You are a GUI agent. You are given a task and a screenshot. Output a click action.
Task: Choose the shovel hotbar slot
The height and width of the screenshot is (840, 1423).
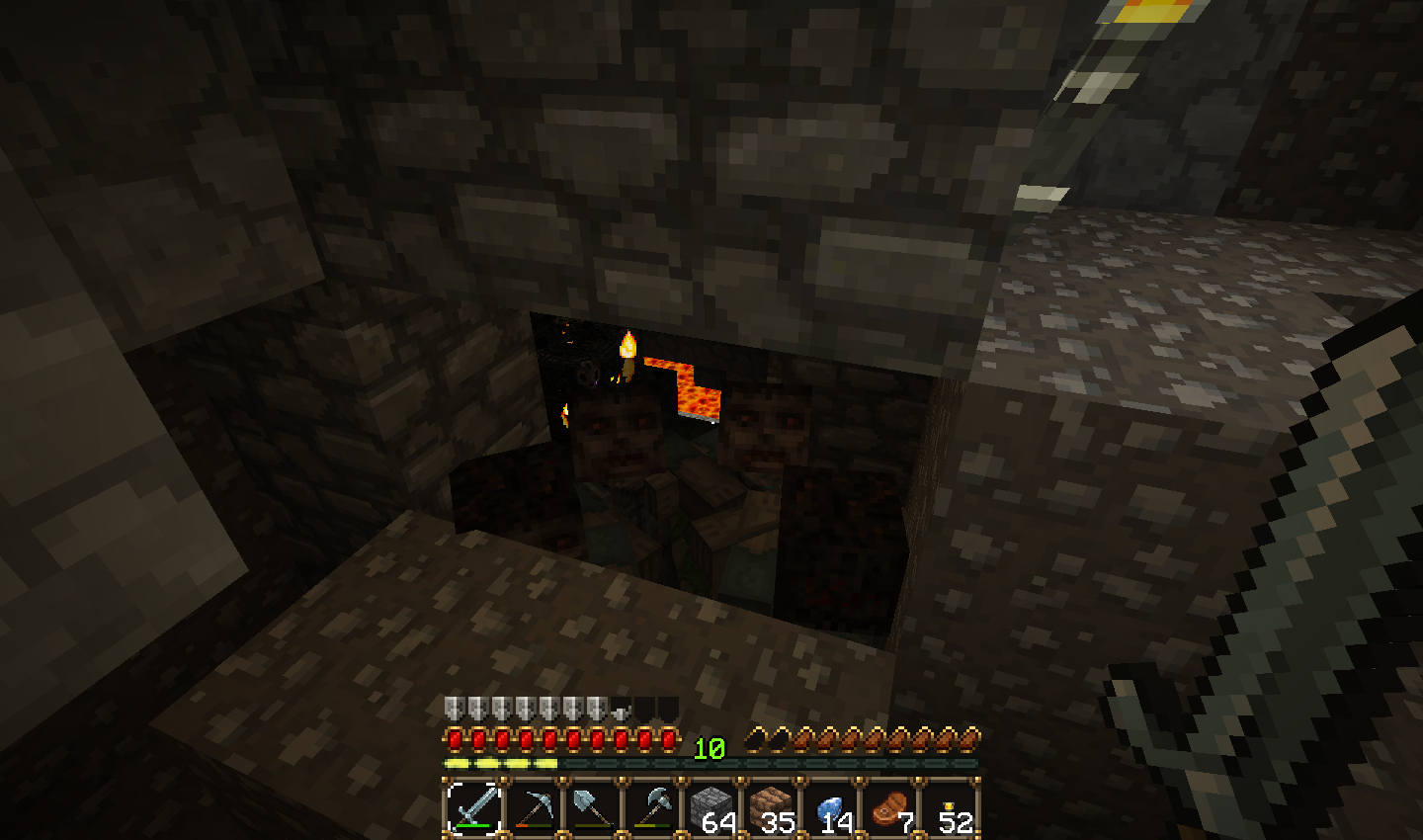click(593, 807)
